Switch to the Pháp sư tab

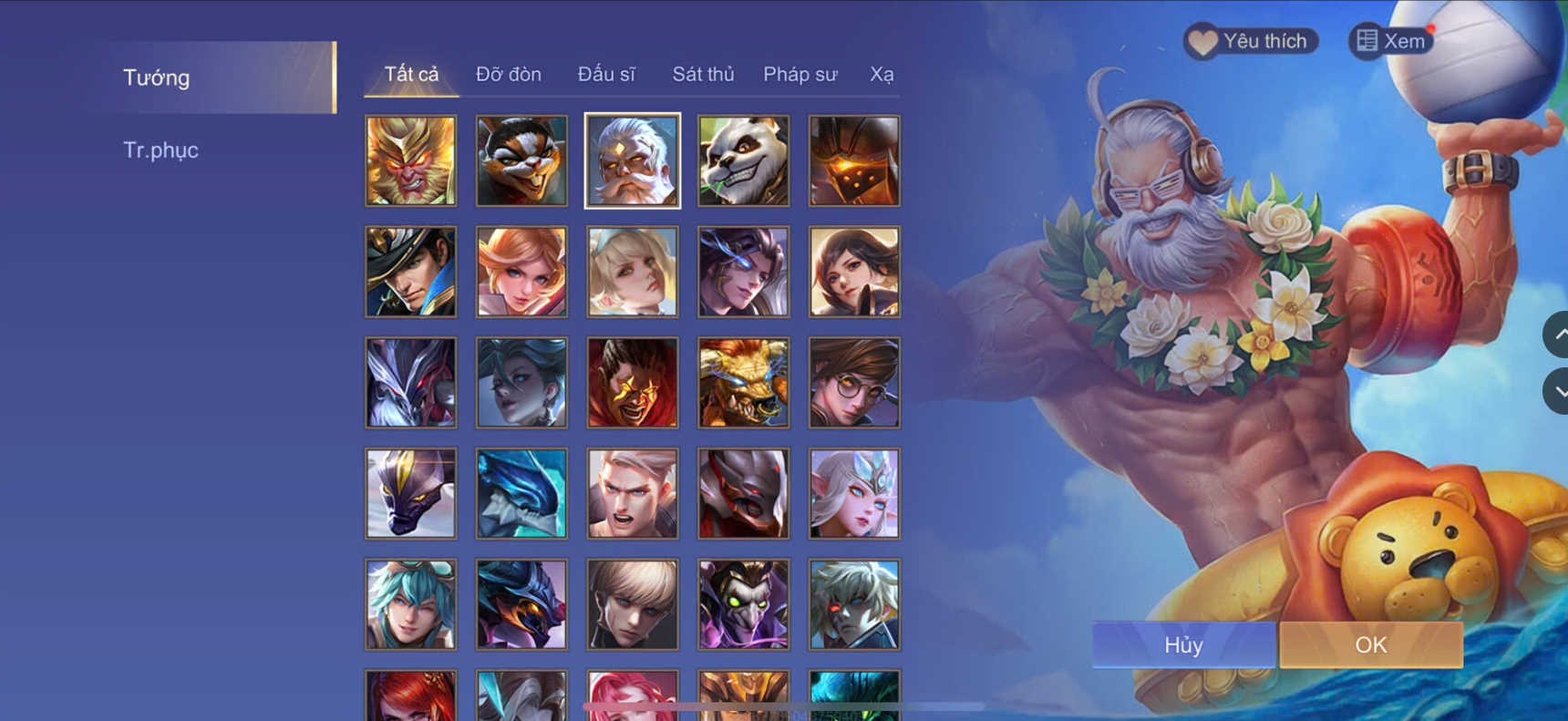(799, 74)
